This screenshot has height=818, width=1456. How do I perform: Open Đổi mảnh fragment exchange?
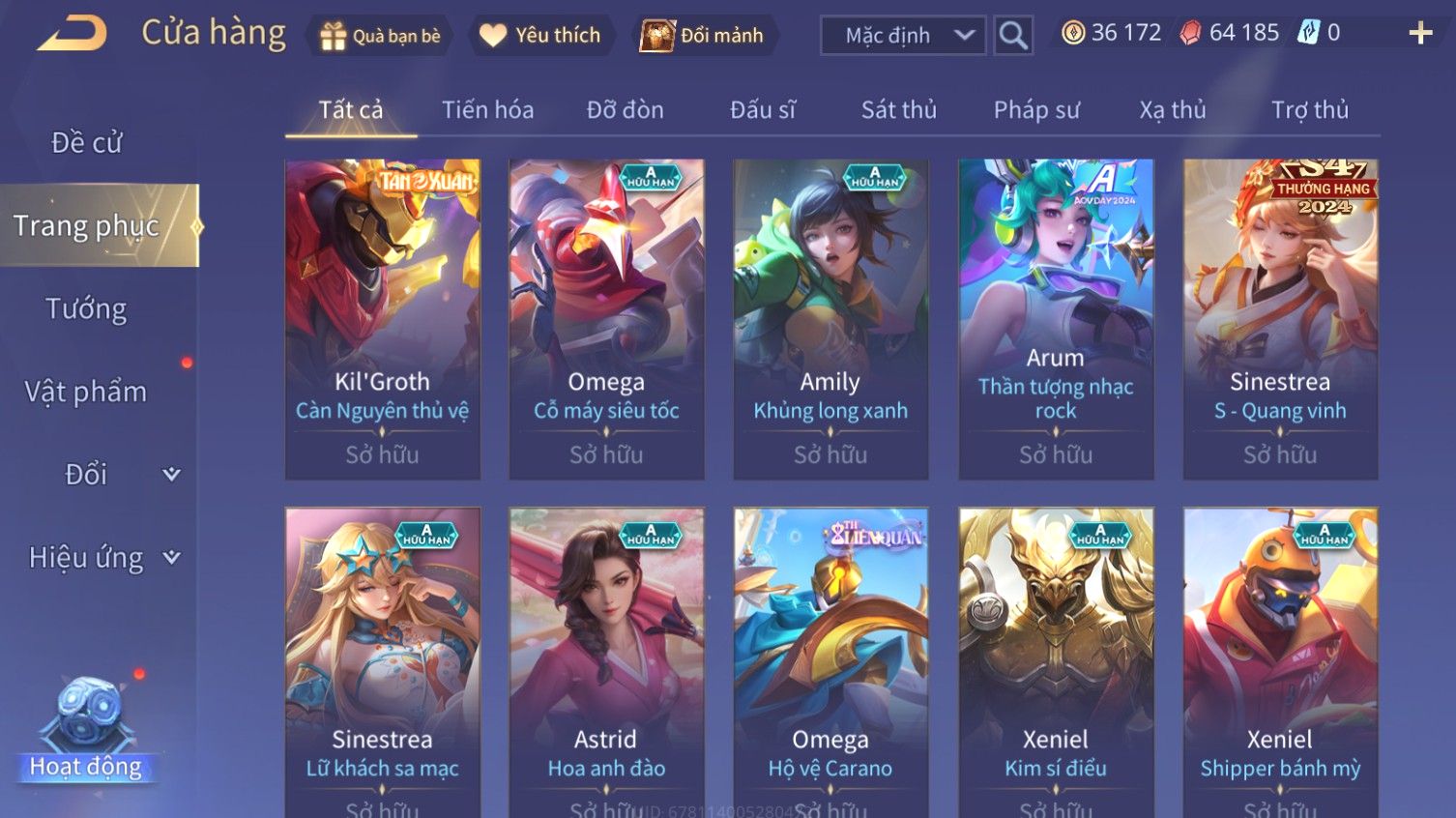click(703, 36)
